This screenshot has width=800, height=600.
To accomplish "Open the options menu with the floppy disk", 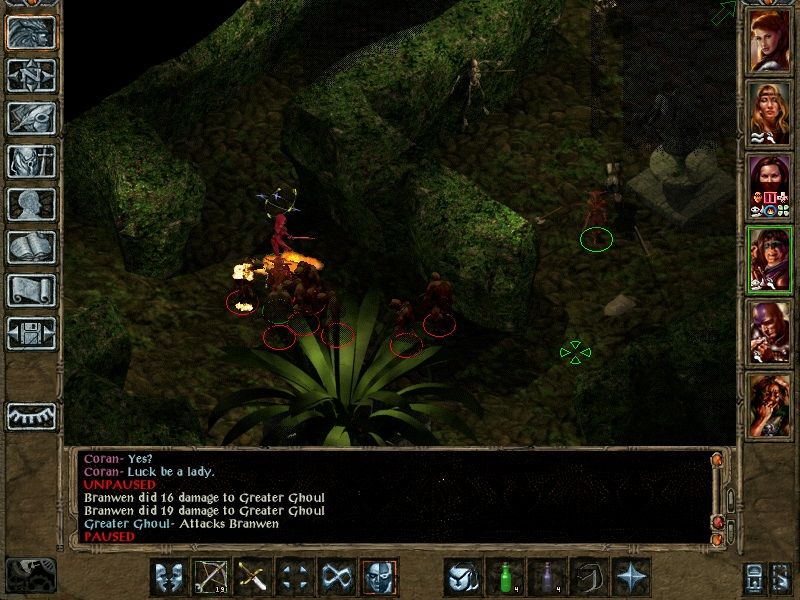I will click(x=31, y=333).
